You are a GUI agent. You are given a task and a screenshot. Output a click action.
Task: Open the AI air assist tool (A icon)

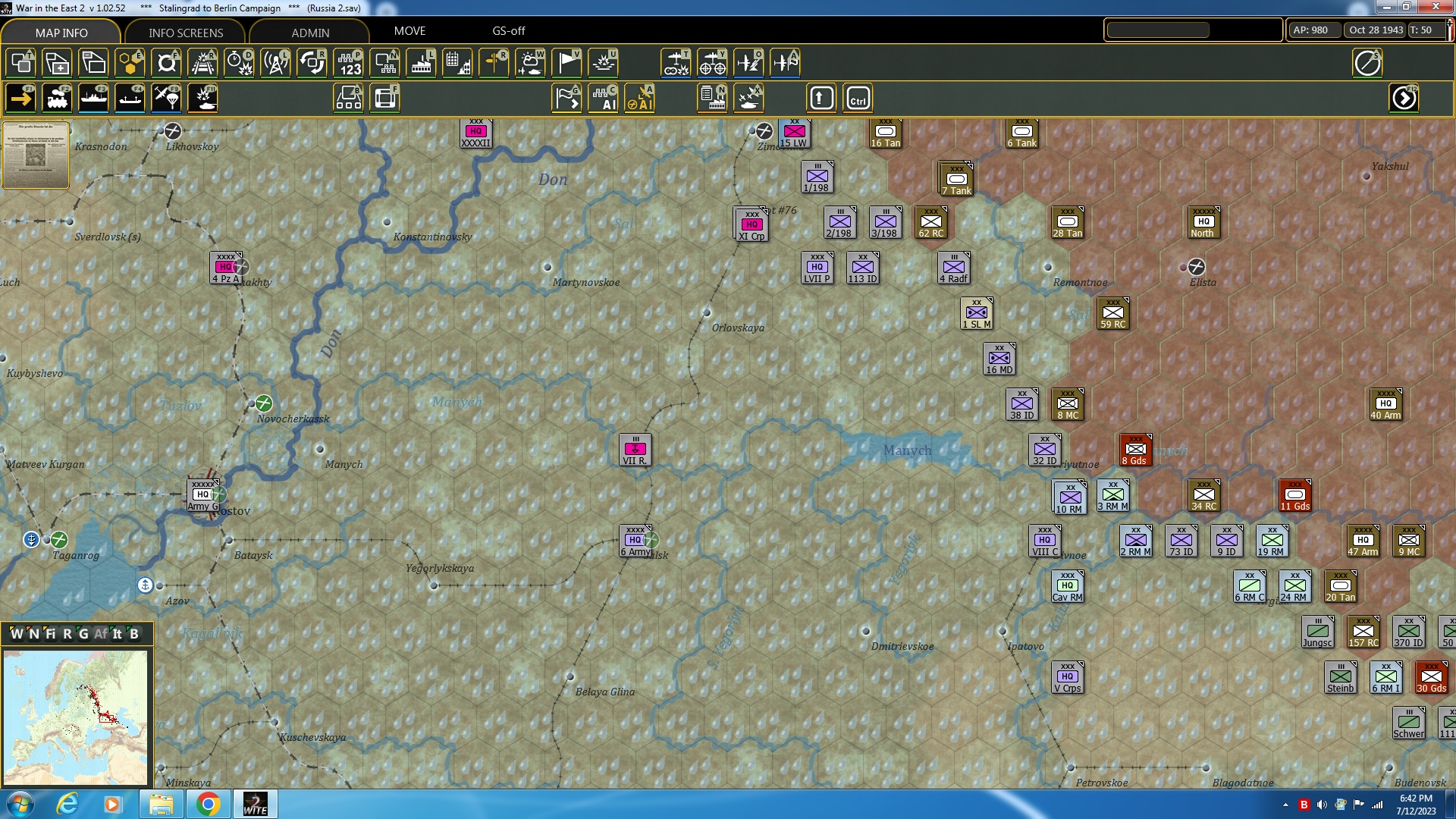click(640, 98)
